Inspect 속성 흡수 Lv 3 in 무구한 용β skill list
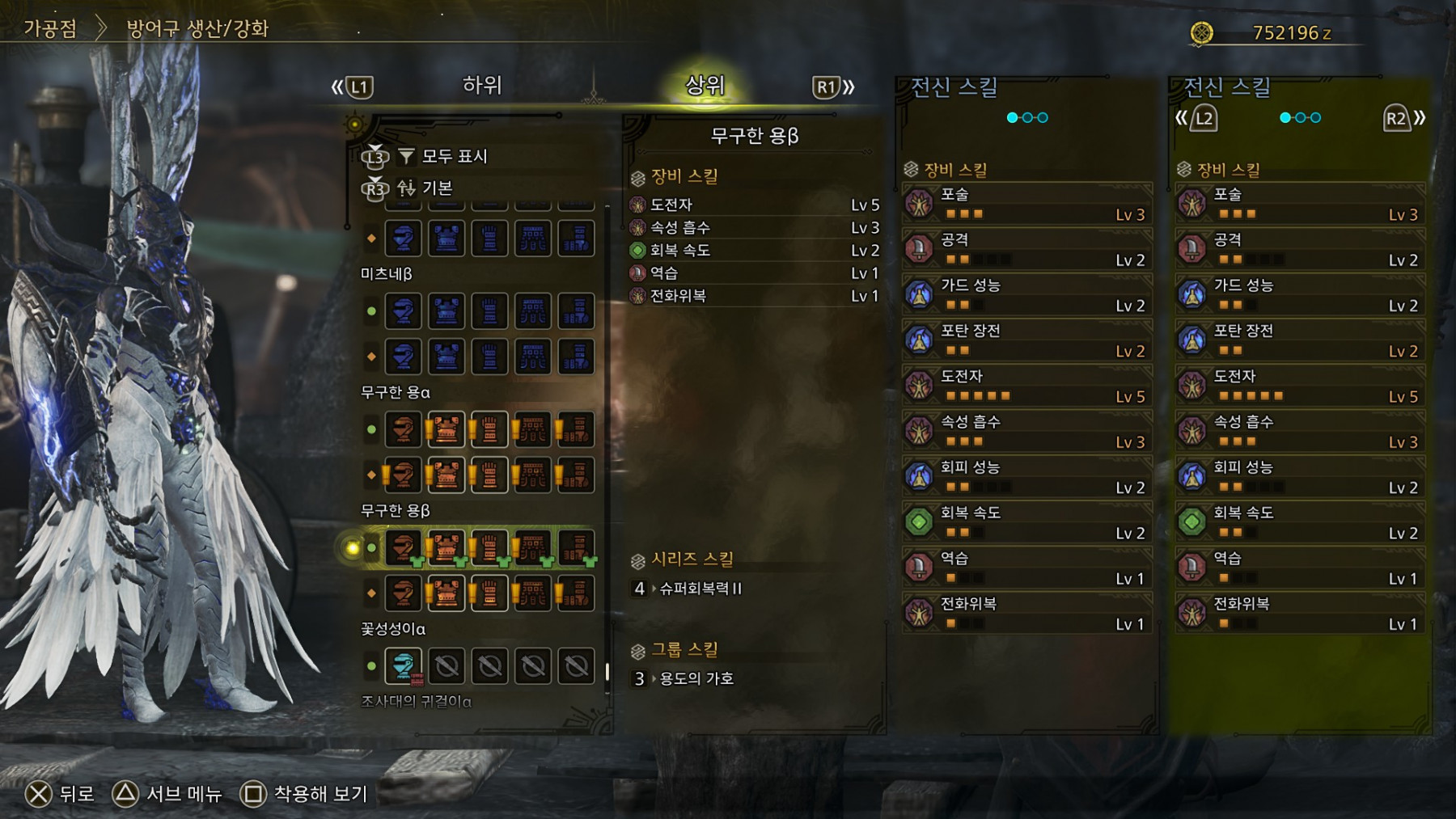1456x819 pixels. point(754,228)
